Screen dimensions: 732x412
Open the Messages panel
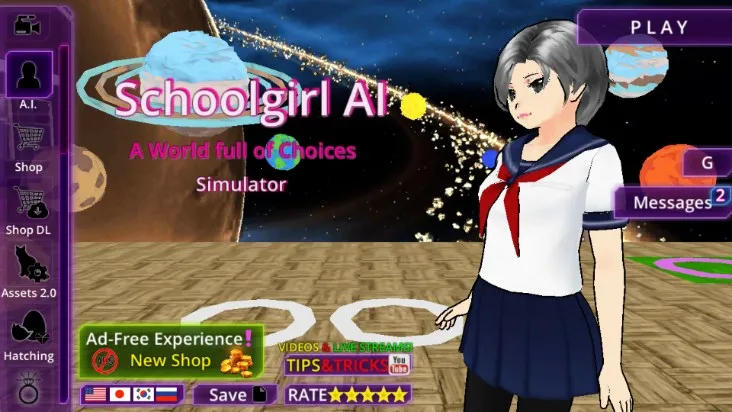[672, 203]
